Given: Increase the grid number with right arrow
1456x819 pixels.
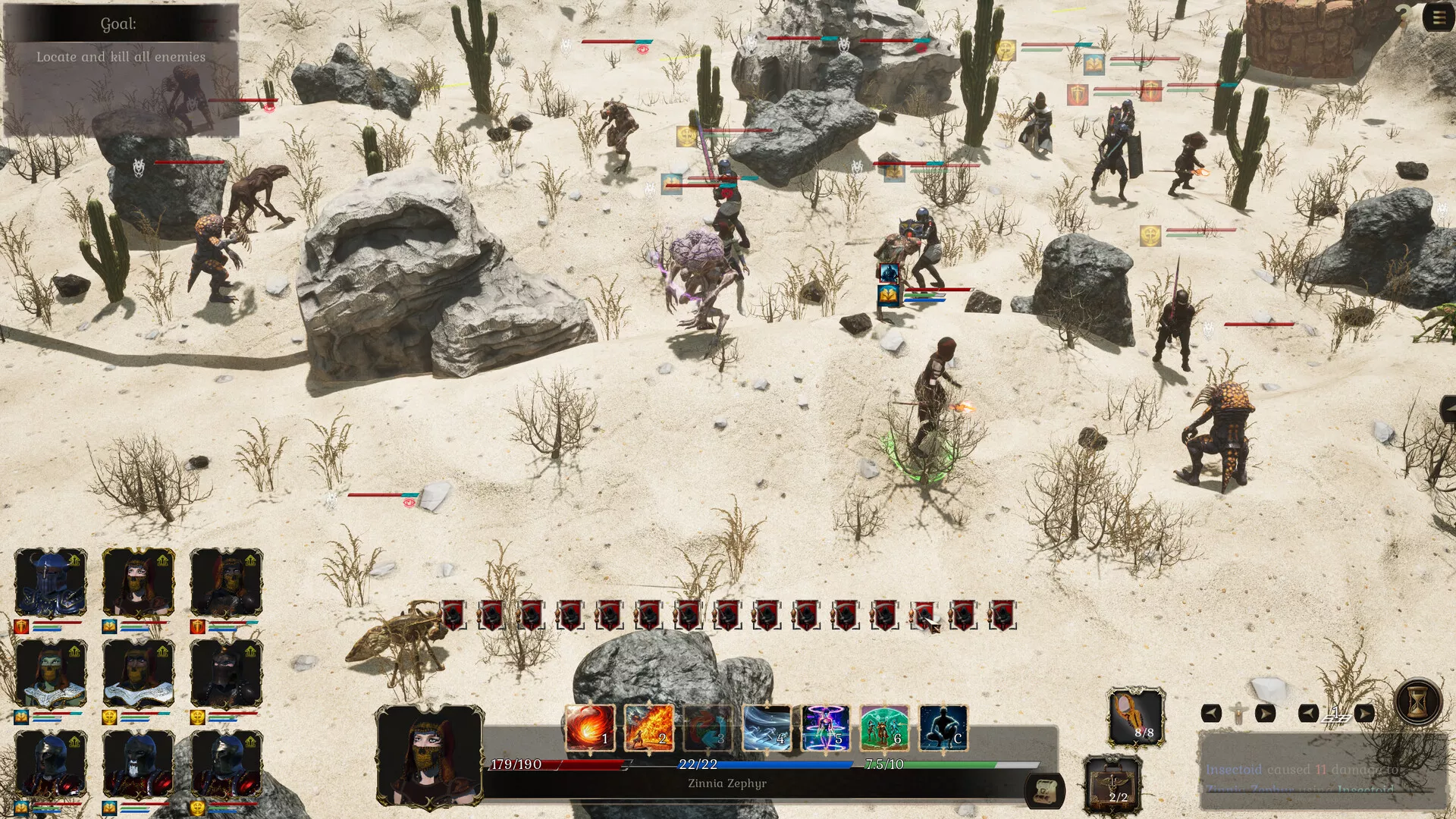Looking at the screenshot, I should 1363,714.
